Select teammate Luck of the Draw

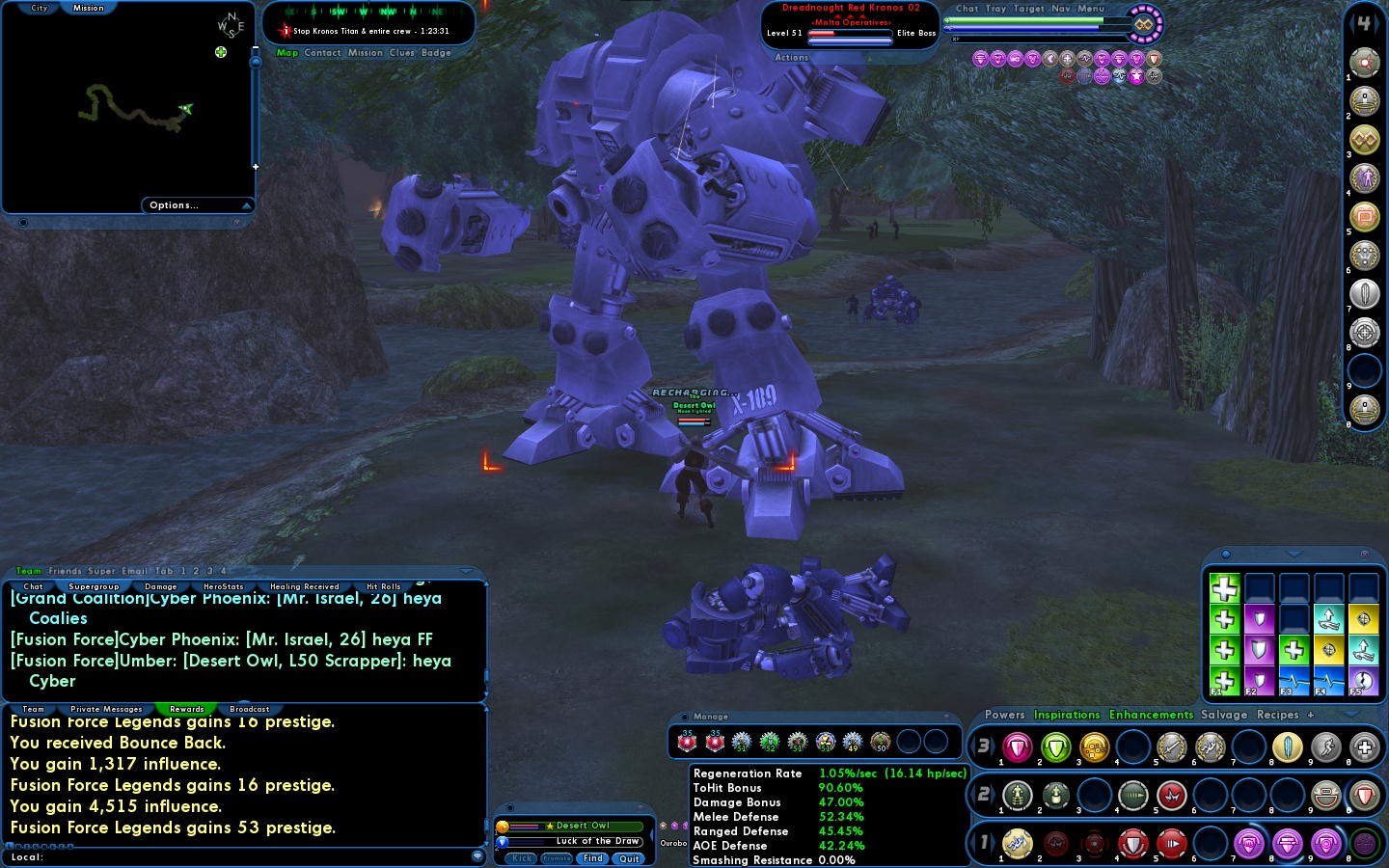pyautogui.click(x=598, y=841)
